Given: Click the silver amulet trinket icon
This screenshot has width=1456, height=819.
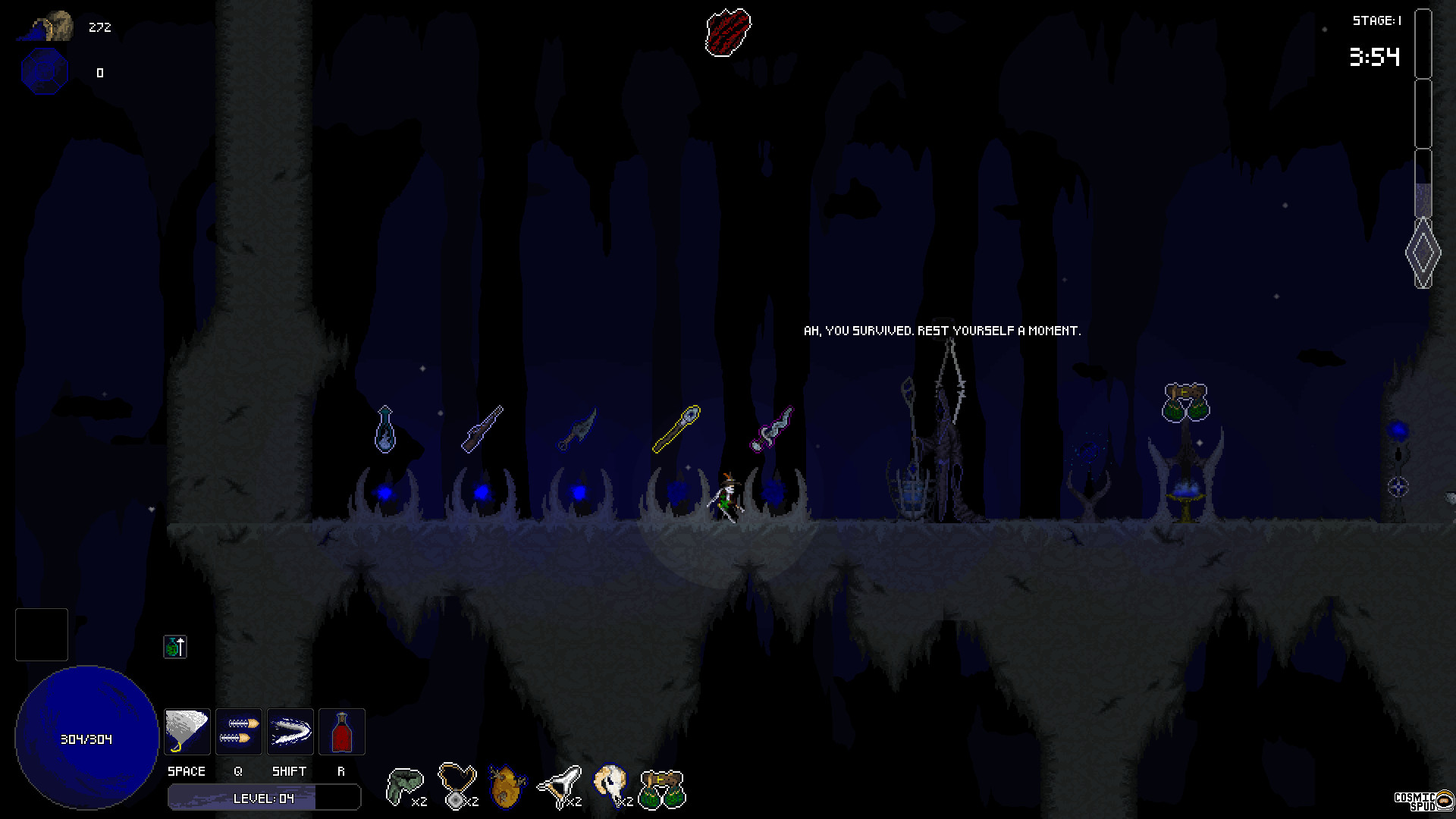Looking at the screenshot, I should coord(458,783).
